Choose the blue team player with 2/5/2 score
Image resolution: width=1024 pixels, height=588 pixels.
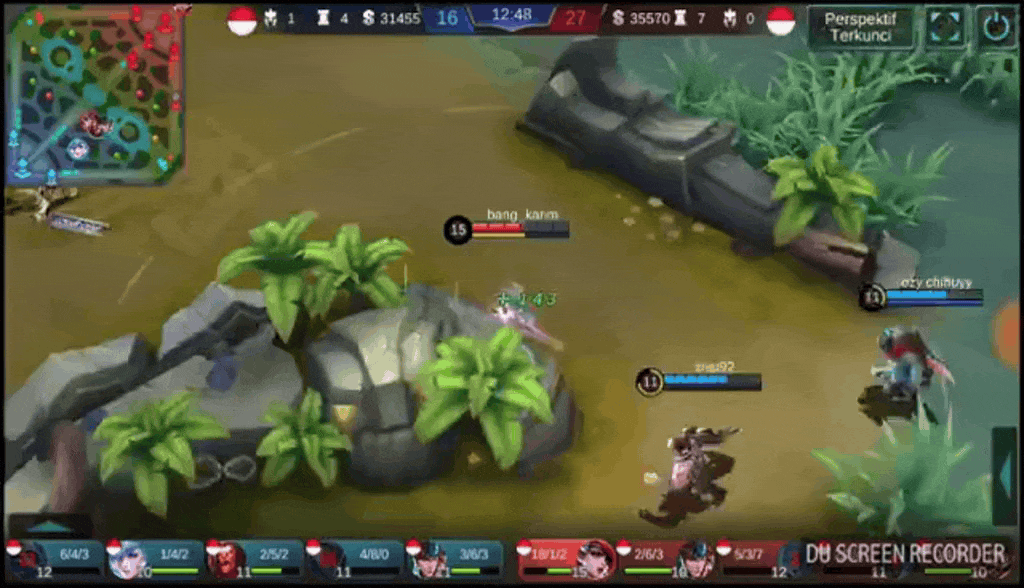[x=254, y=559]
